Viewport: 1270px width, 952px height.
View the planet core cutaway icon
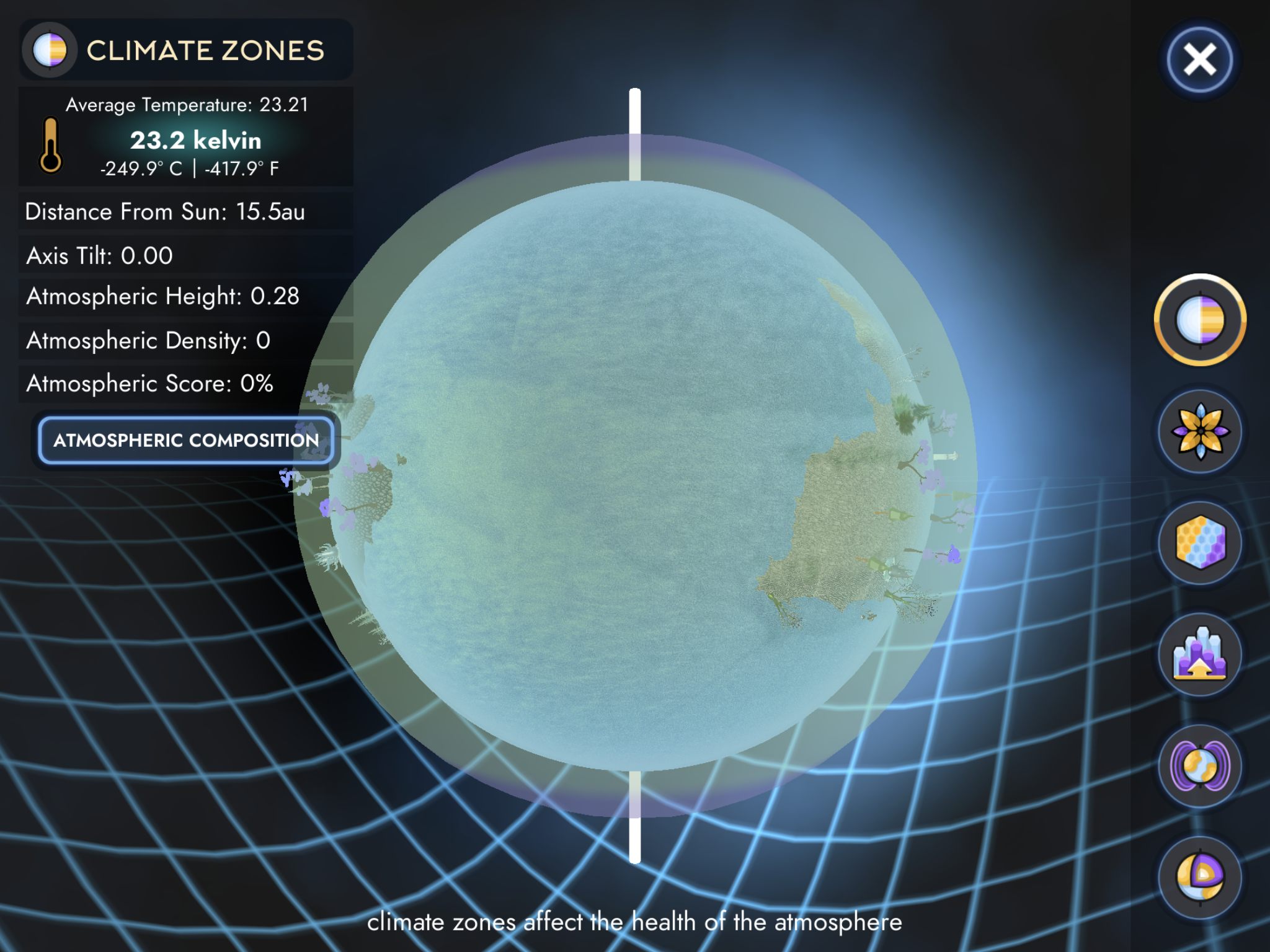point(1200,876)
